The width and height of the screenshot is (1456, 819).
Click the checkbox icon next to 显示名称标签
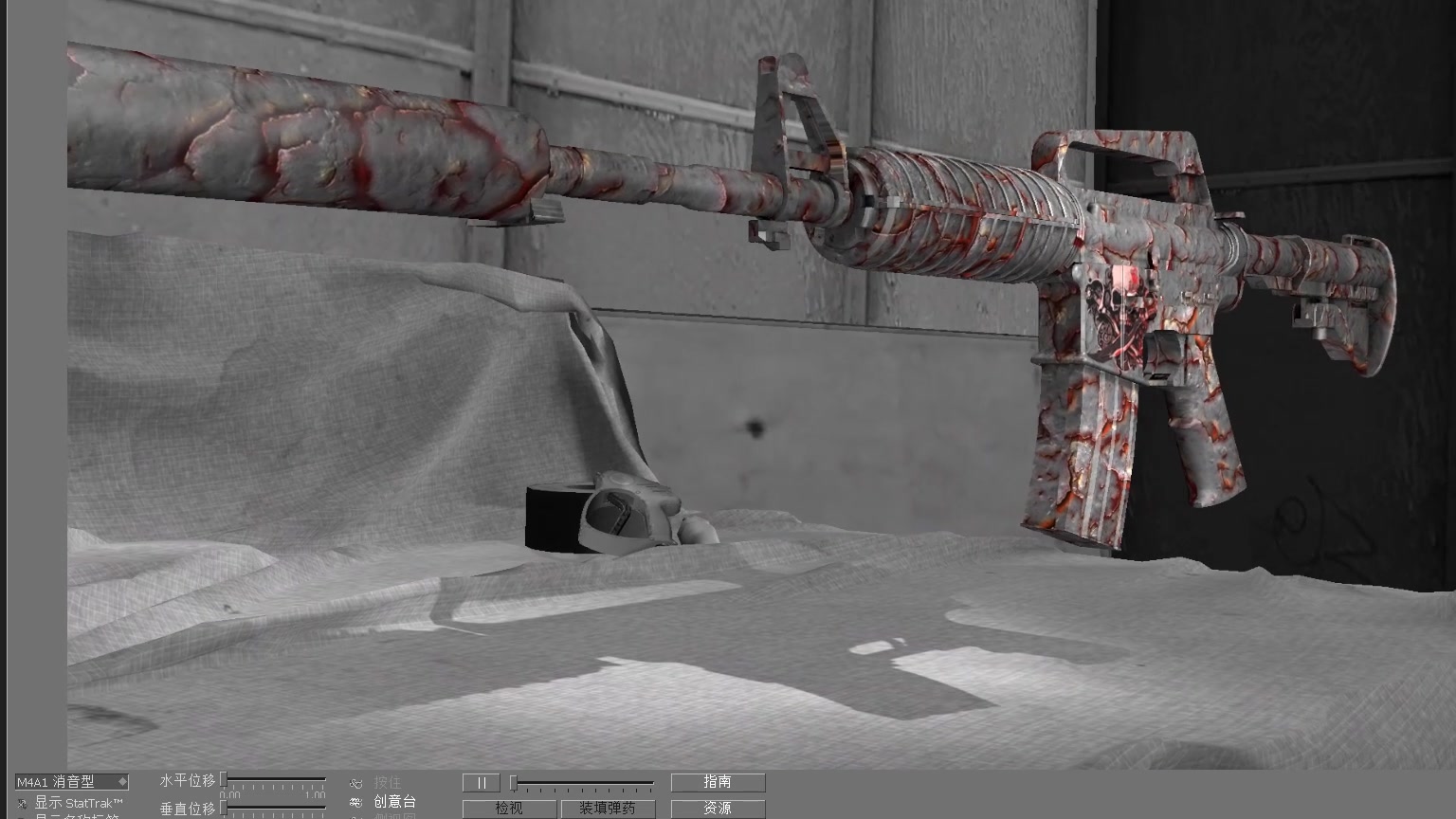pyautogui.click(x=21, y=816)
